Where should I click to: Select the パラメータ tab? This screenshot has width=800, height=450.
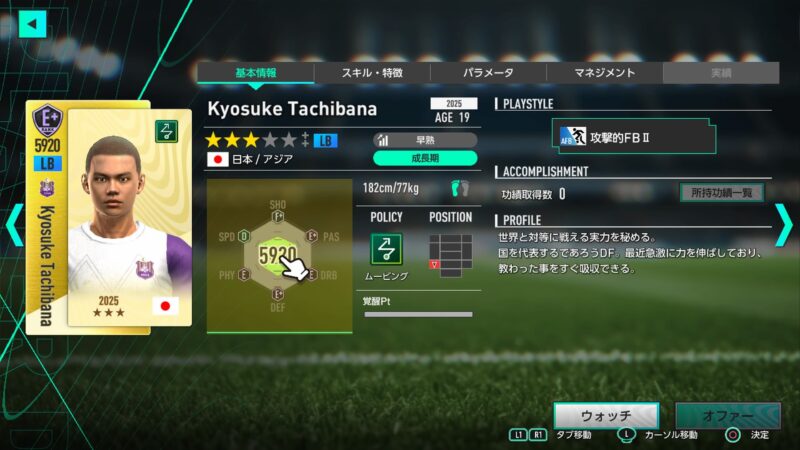coord(488,73)
